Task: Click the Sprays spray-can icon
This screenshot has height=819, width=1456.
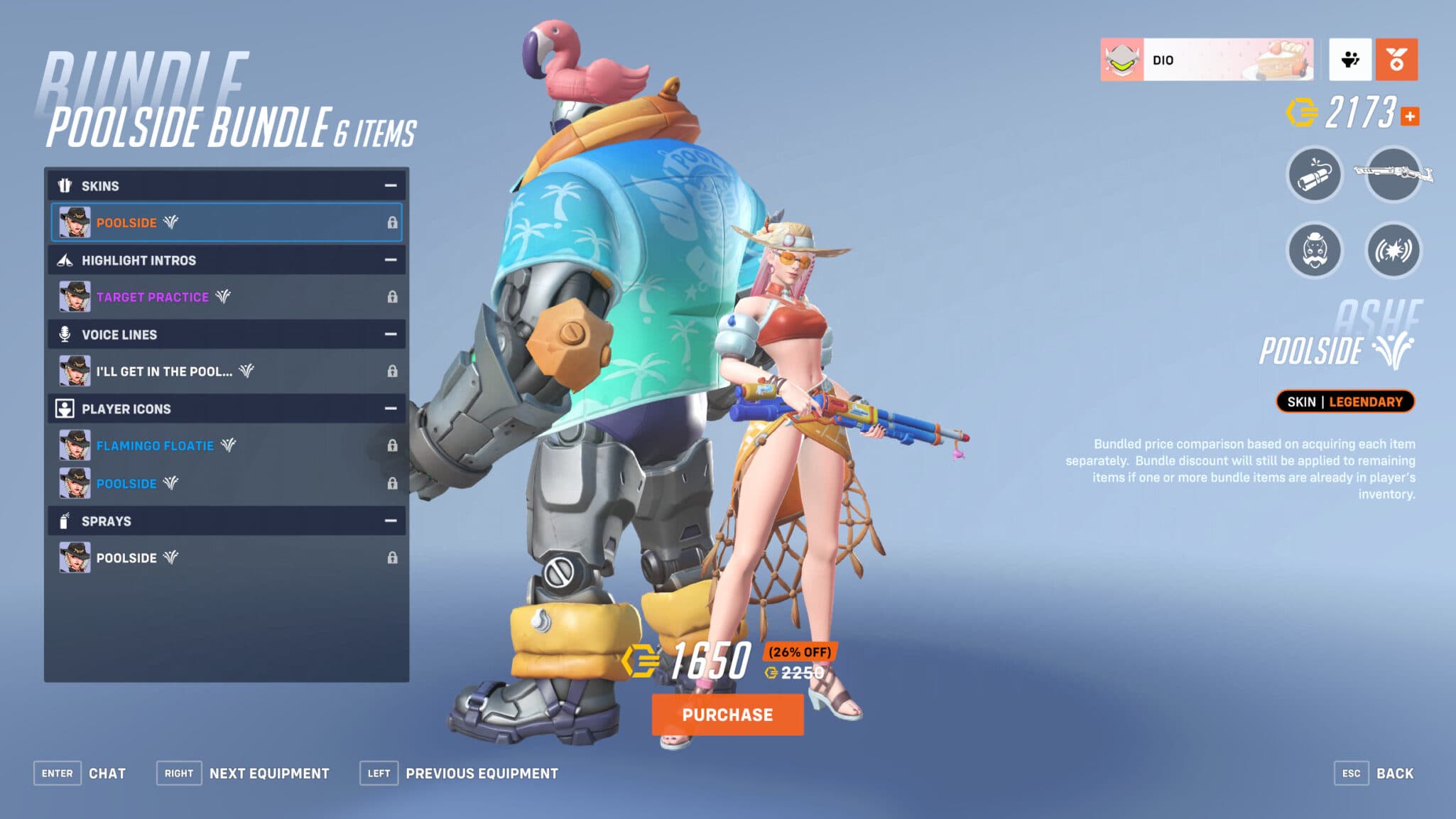Action: 65,521
